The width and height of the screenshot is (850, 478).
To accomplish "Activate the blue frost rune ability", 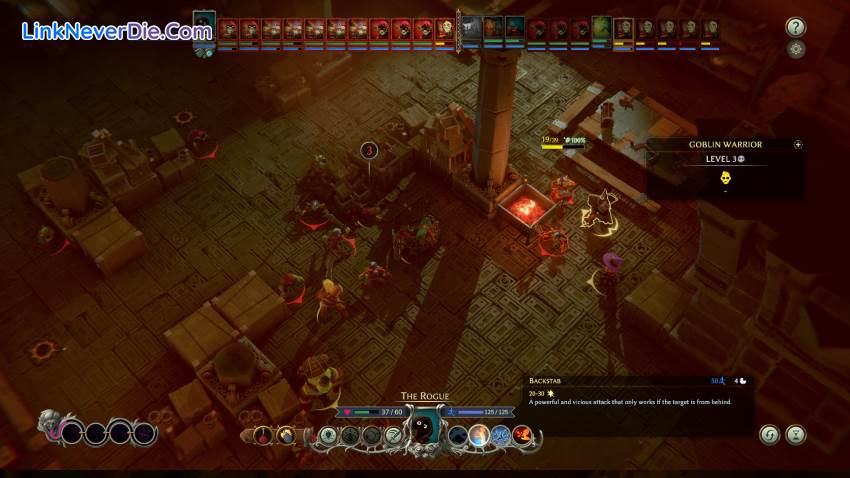I will click(501, 436).
